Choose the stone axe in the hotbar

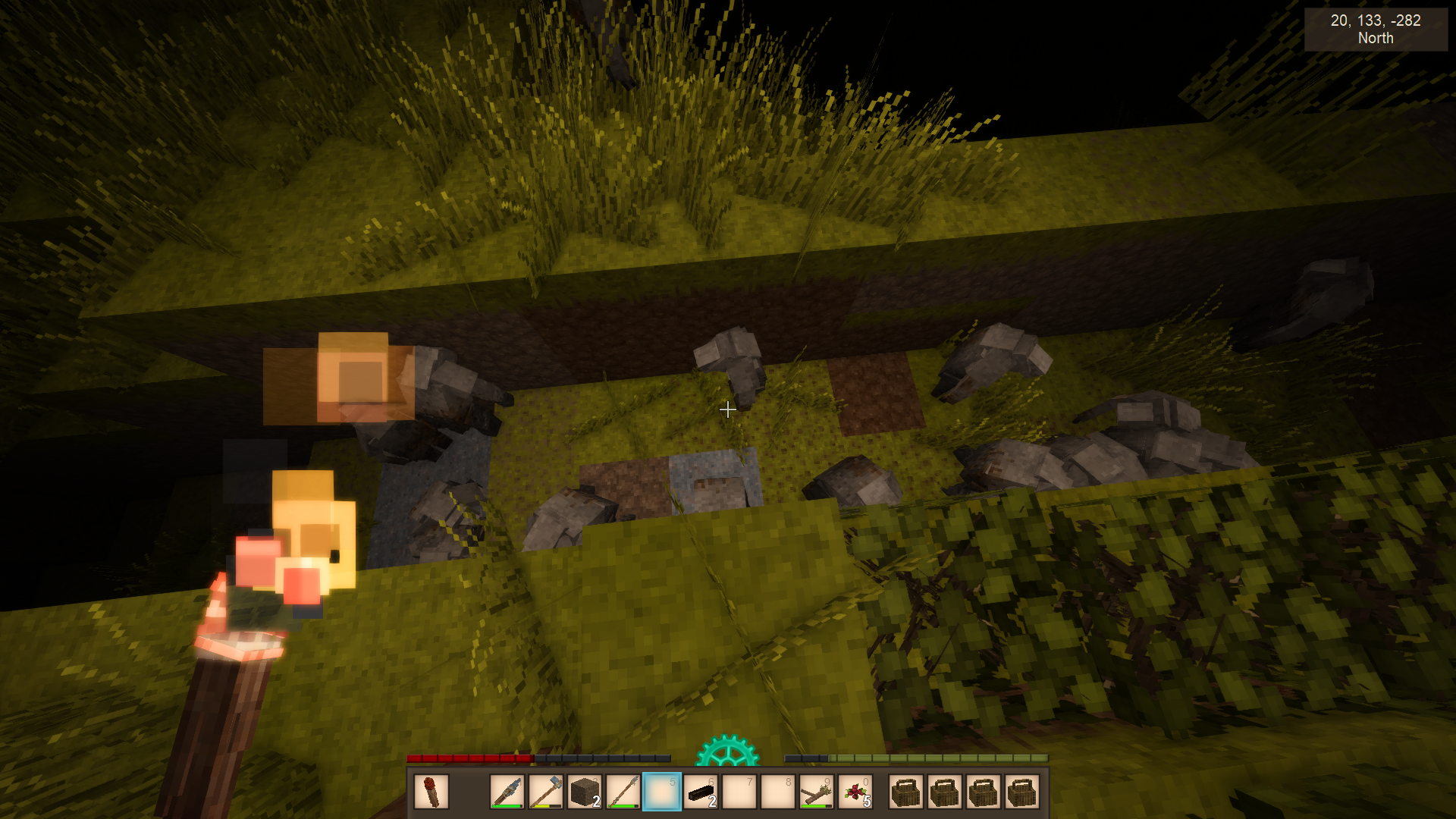(546, 792)
